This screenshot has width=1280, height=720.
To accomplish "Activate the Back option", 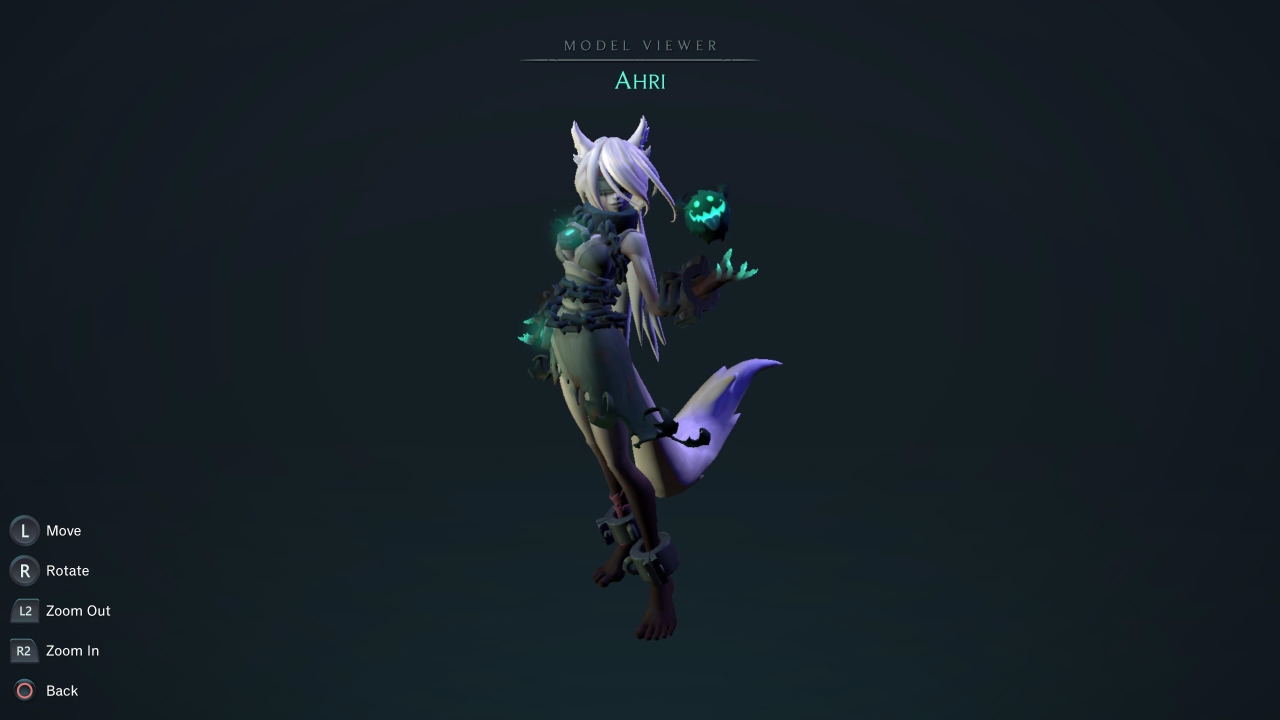I will [x=62, y=690].
